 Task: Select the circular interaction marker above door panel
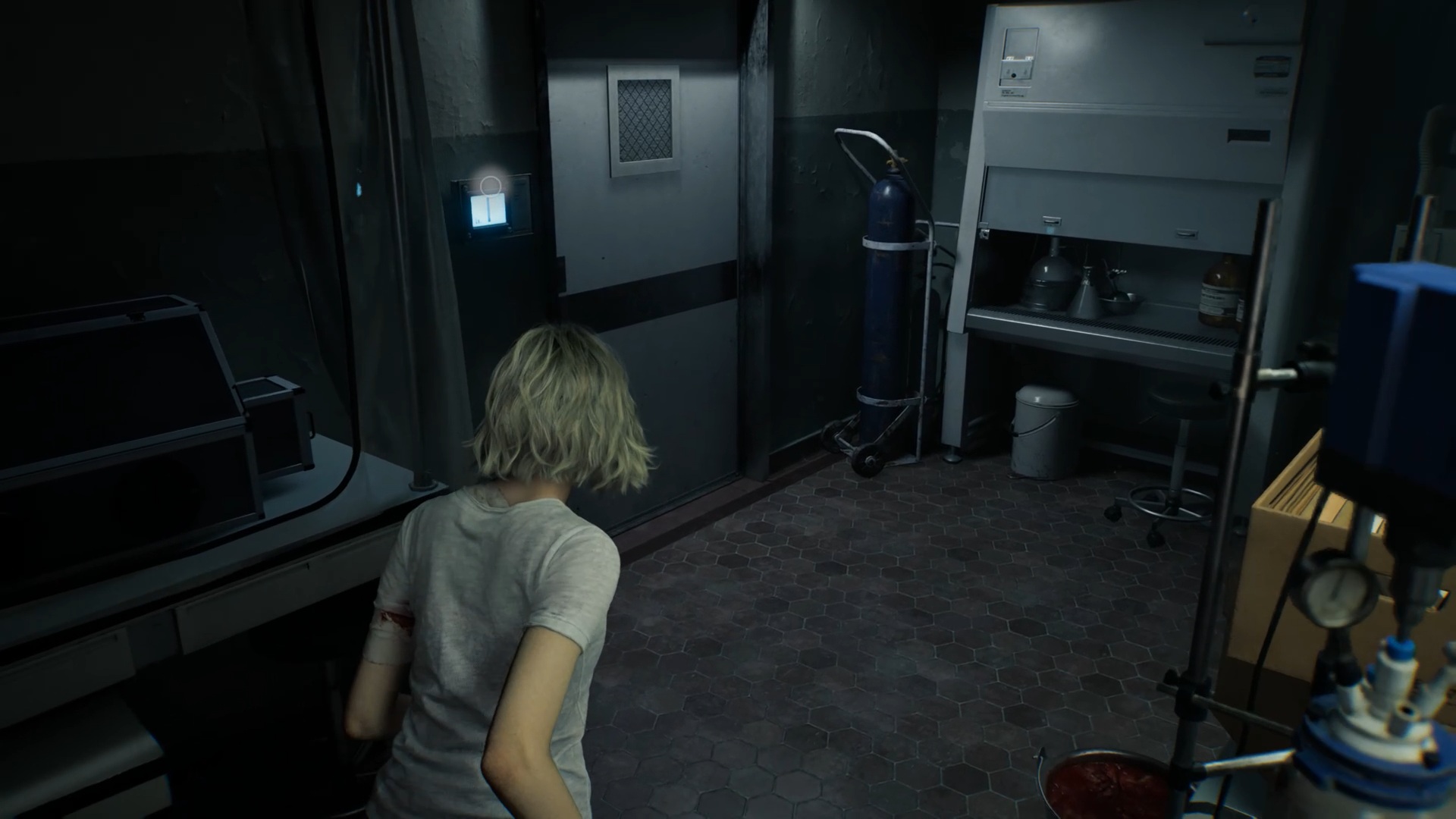(491, 184)
